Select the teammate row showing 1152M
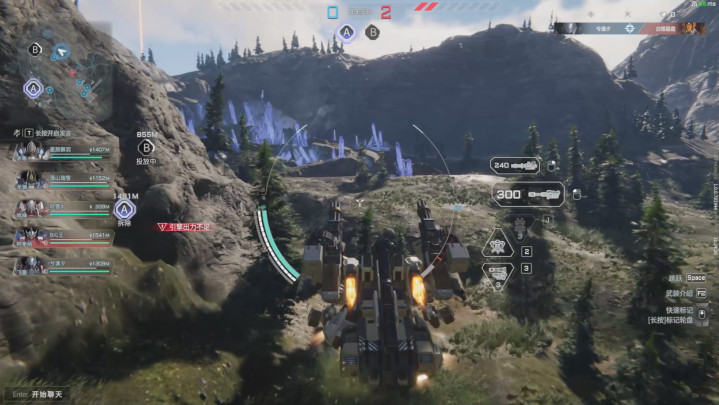Screen dimensions: 719x405 (x=62, y=179)
